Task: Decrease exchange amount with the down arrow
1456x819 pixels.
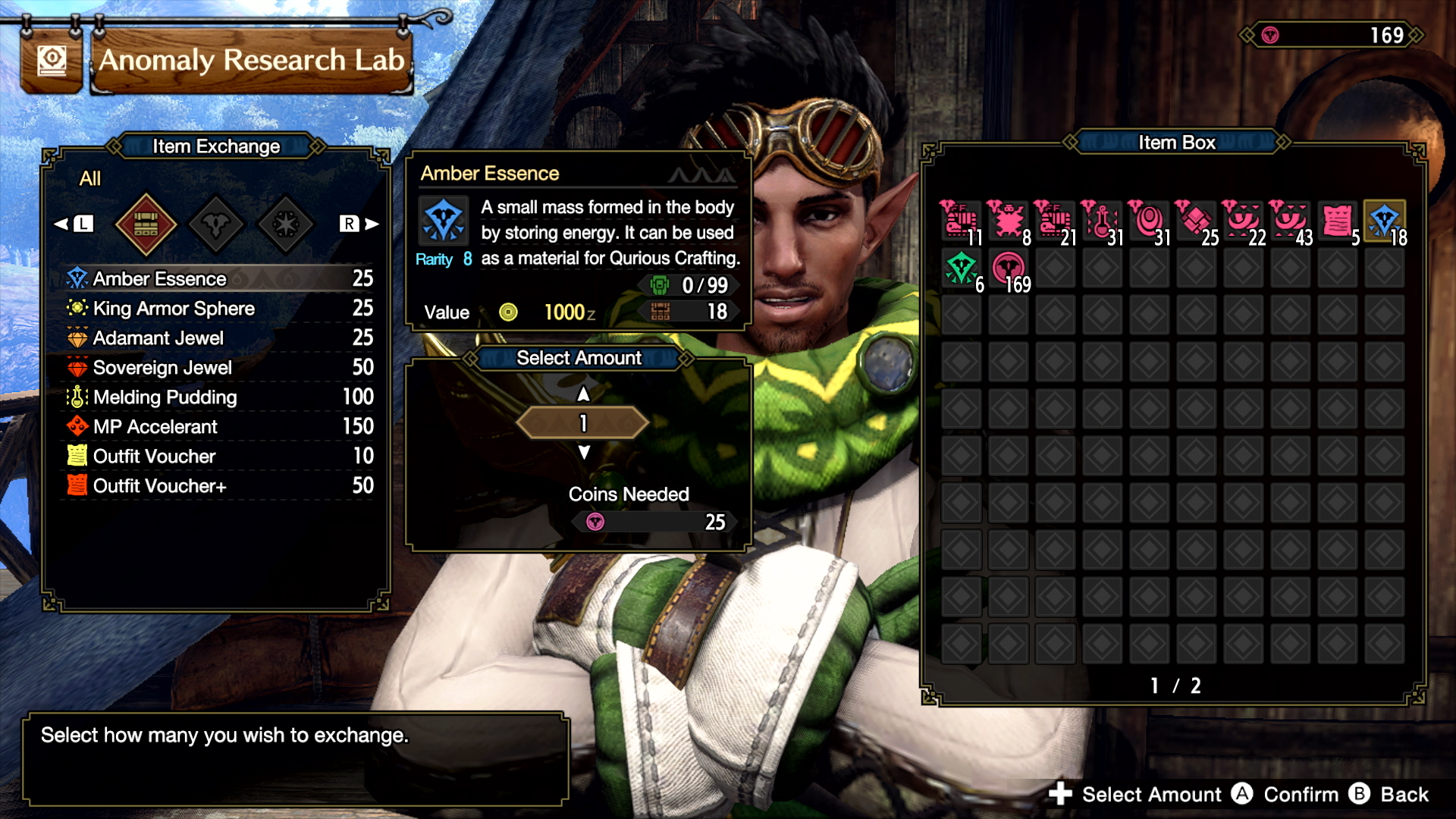Action: click(x=583, y=453)
